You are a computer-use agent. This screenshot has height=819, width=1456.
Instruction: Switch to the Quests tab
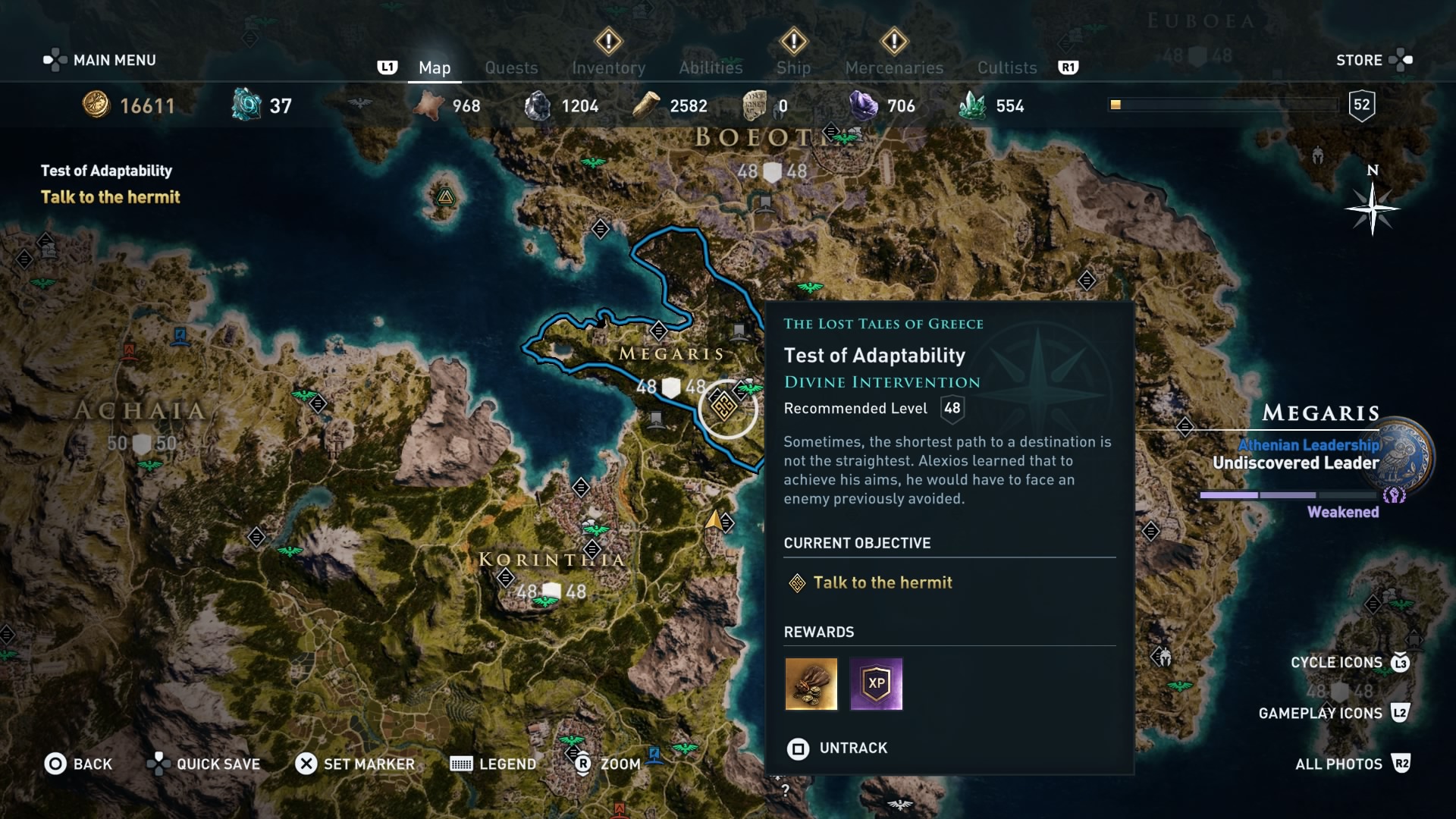point(511,67)
